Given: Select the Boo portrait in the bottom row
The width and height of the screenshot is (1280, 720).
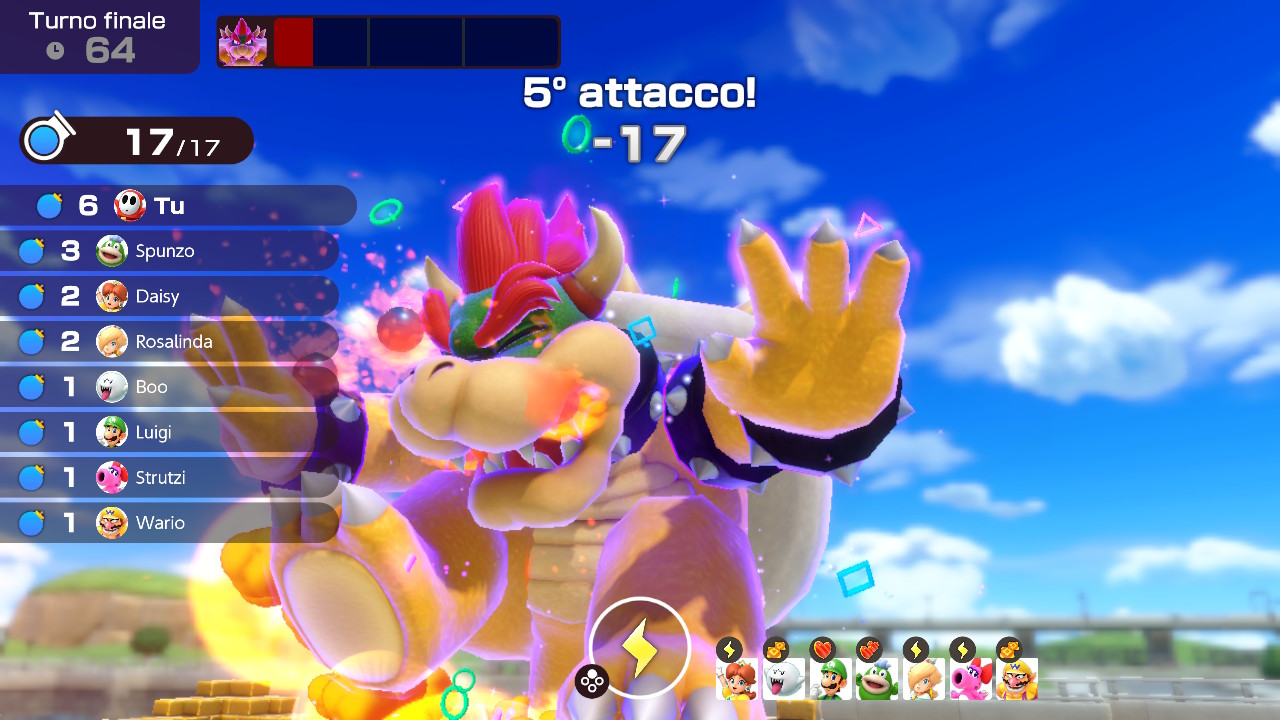Looking at the screenshot, I should (783, 679).
